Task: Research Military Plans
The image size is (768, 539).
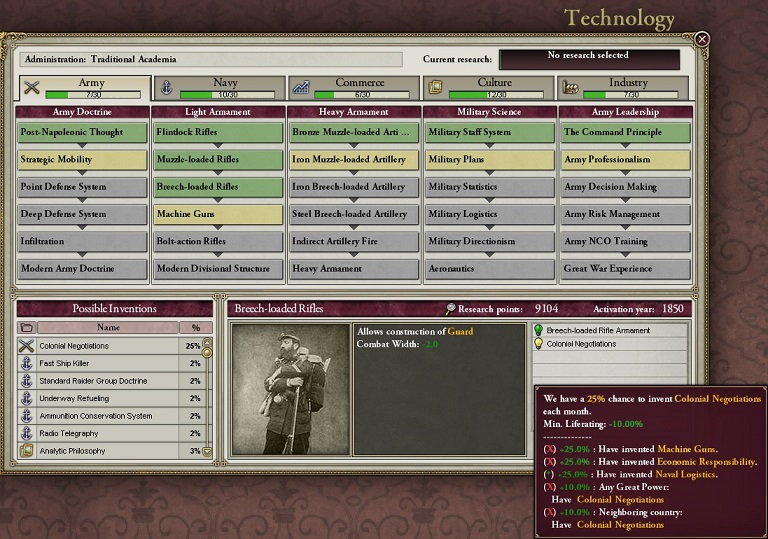Action: (490, 159)
